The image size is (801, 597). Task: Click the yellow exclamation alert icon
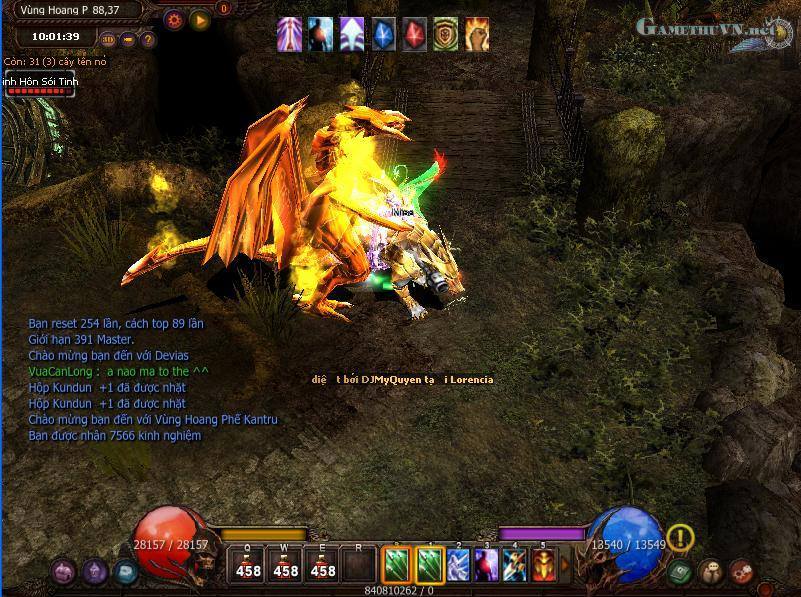click(681, 538)
